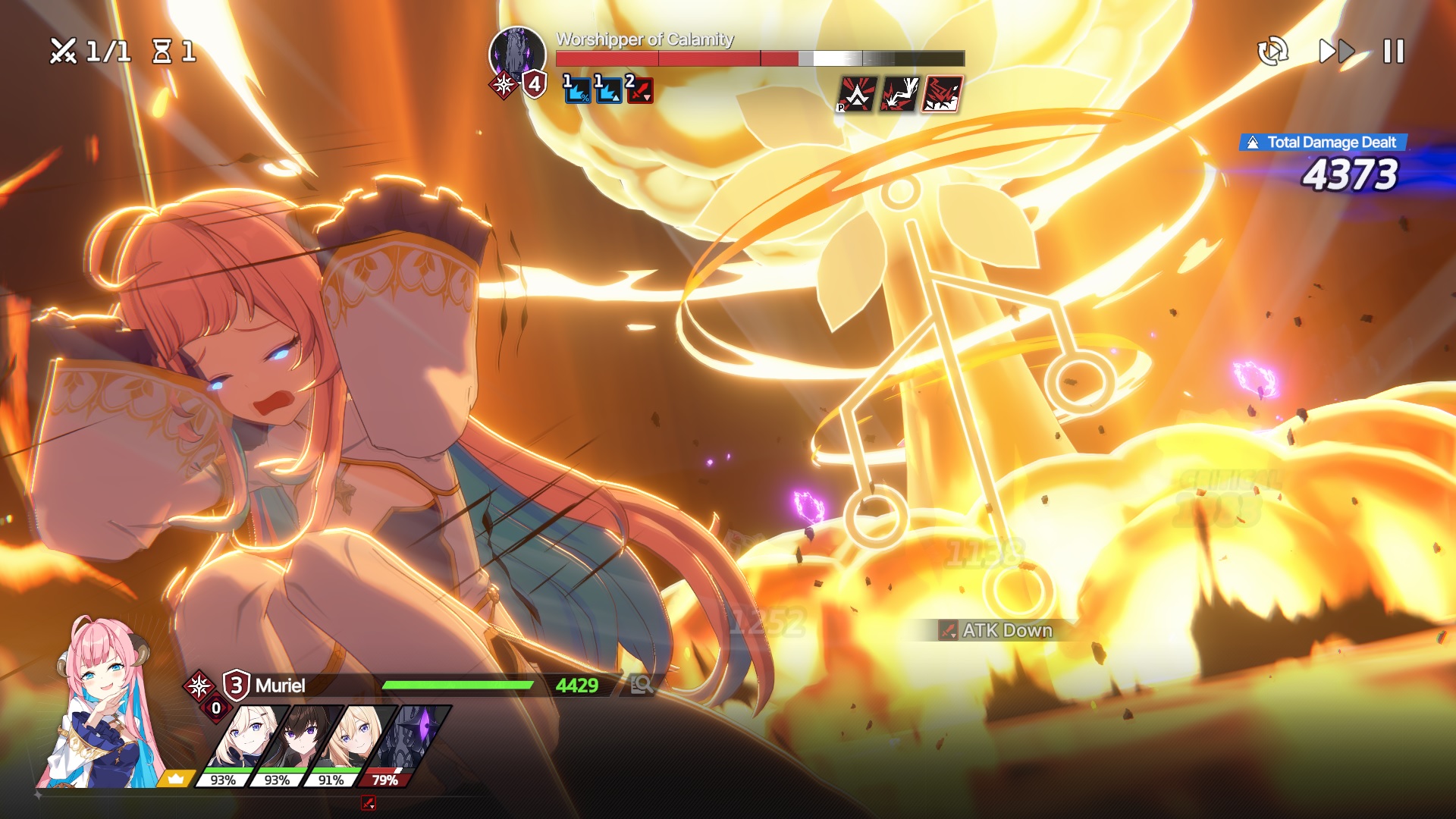Pause the battle
Viewport: 1456px width, 819px height.
(x=1393, y=52)
